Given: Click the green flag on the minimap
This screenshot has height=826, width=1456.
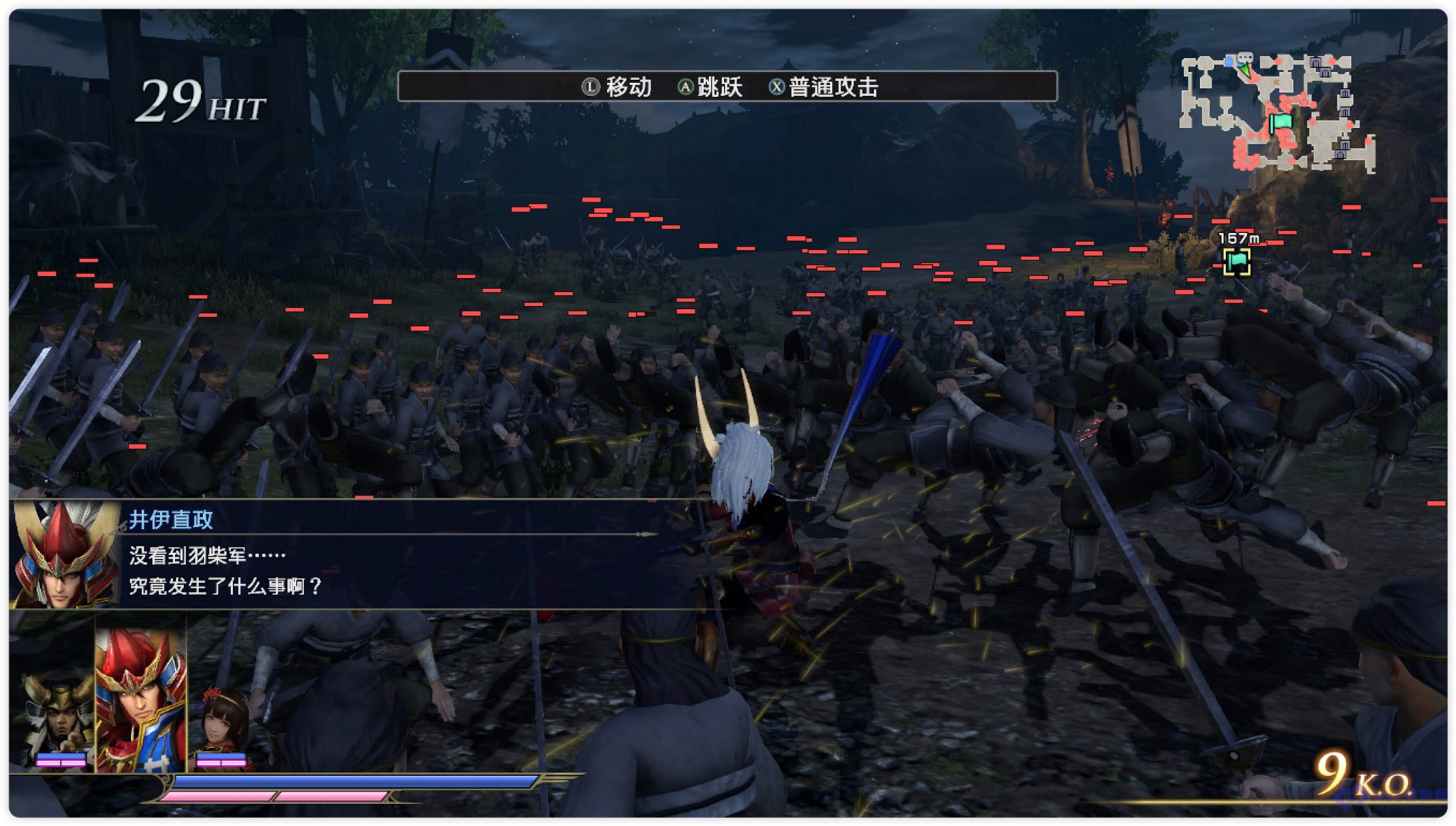Looking at the screenshot, I should [1281, 122].
